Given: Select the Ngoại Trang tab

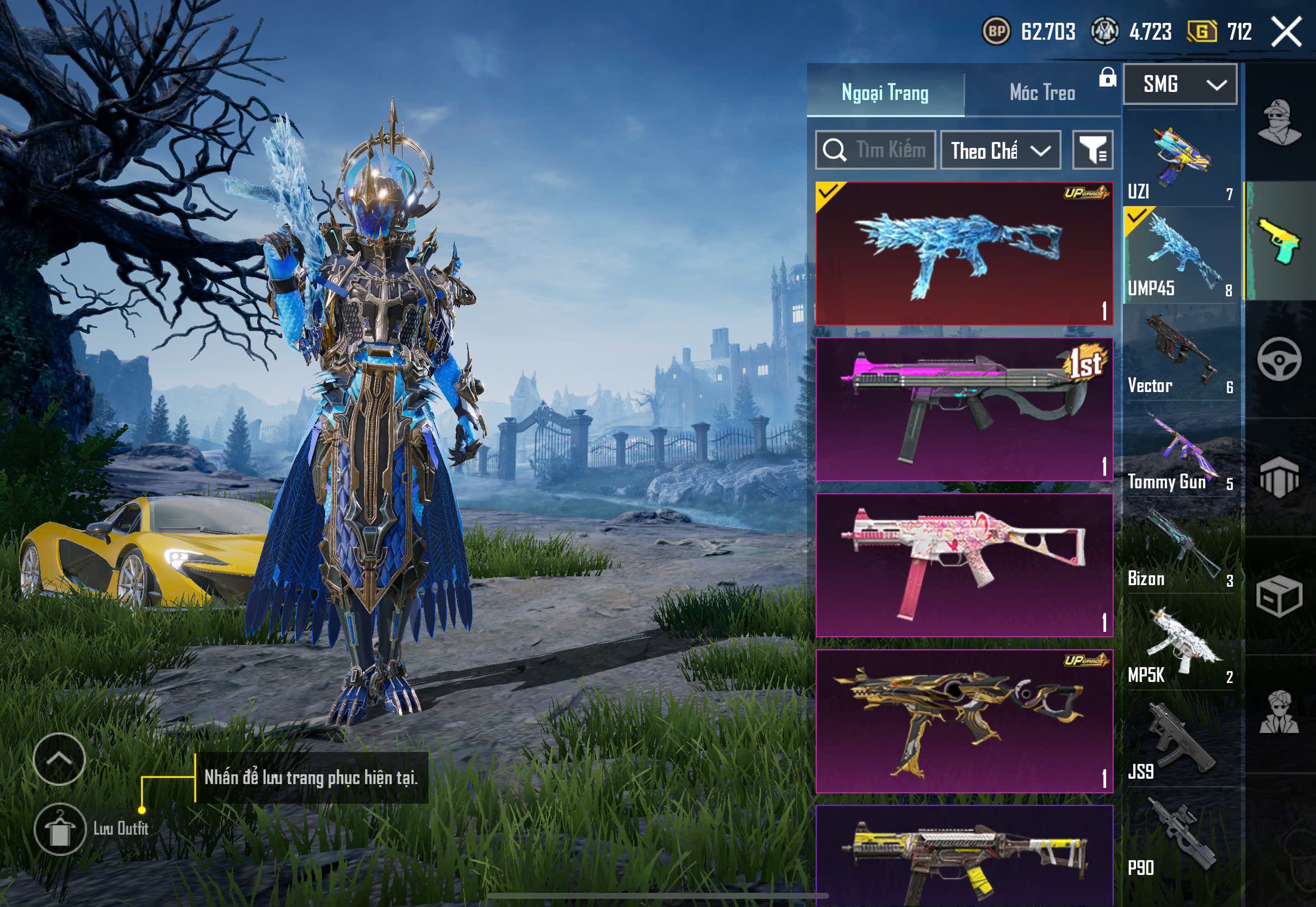Looking at the screenshot, I should pos(885,92).
